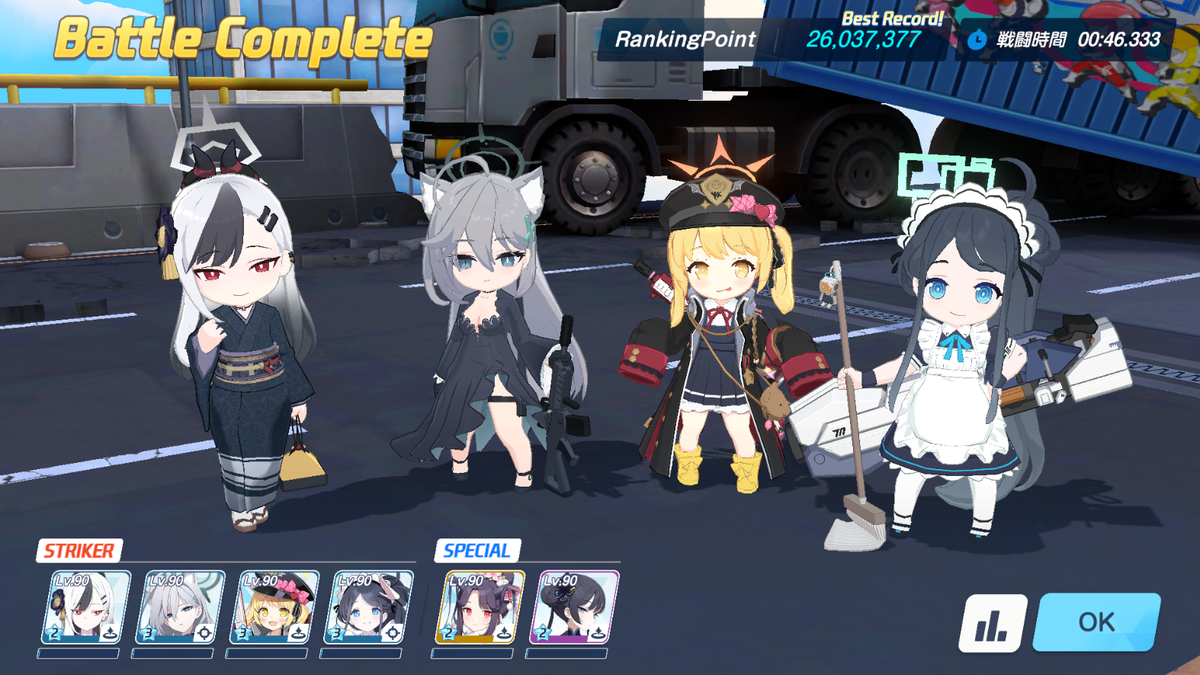Choose the purple-background special student portrait
This screenshot has height=675, width=1200.
pyautogui.click(x=573, y=607)
